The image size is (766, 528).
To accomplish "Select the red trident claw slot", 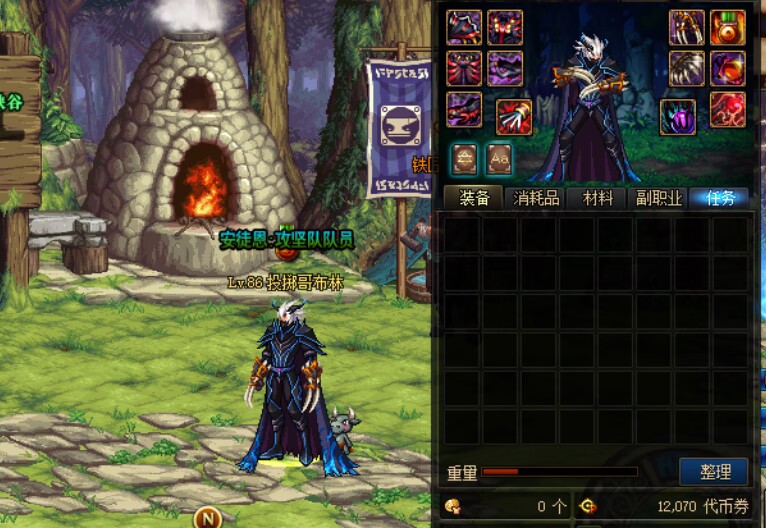I will pos(513,117).
